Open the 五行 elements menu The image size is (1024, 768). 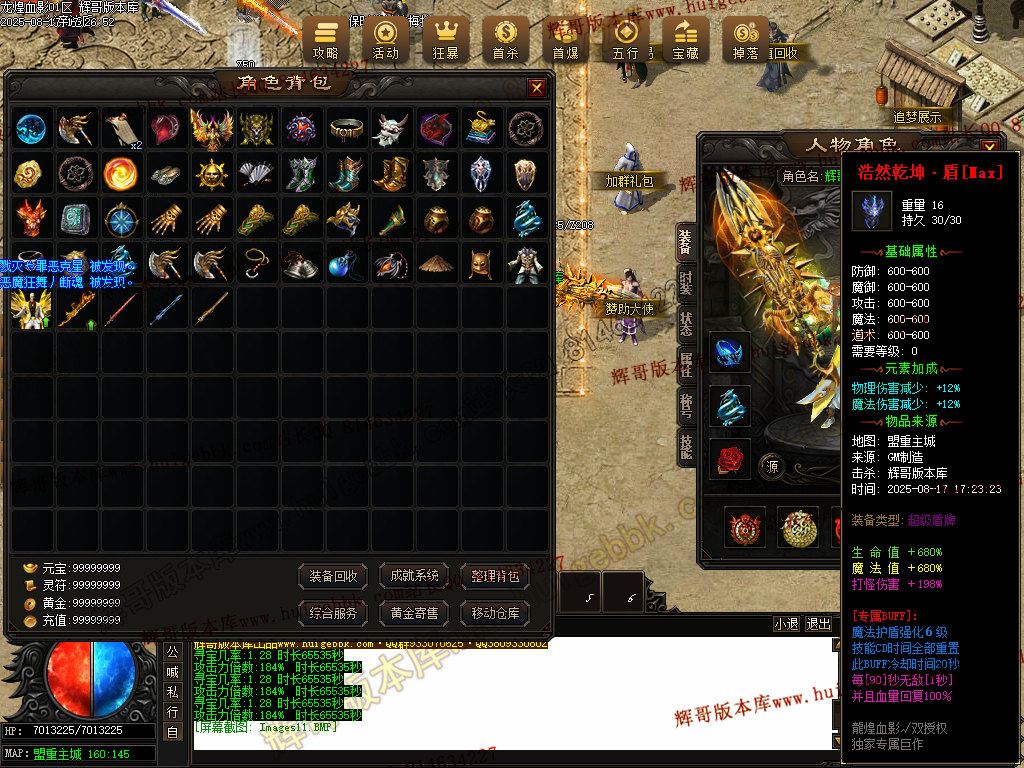click(625, 40)
